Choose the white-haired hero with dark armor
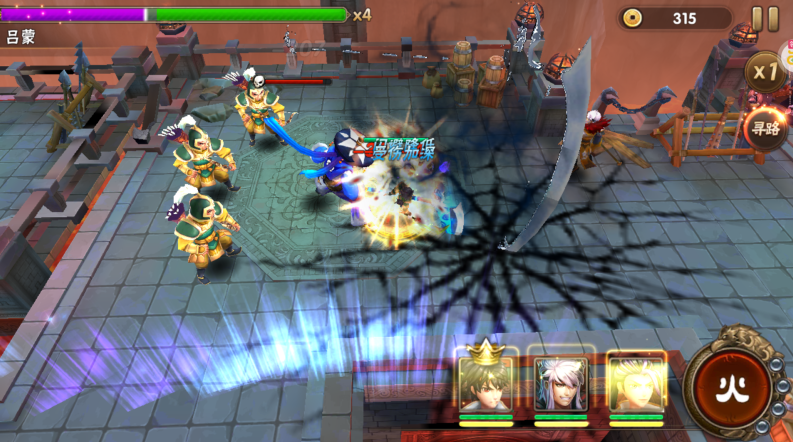Viewport: 793px width, 442px height. [560, 384]
